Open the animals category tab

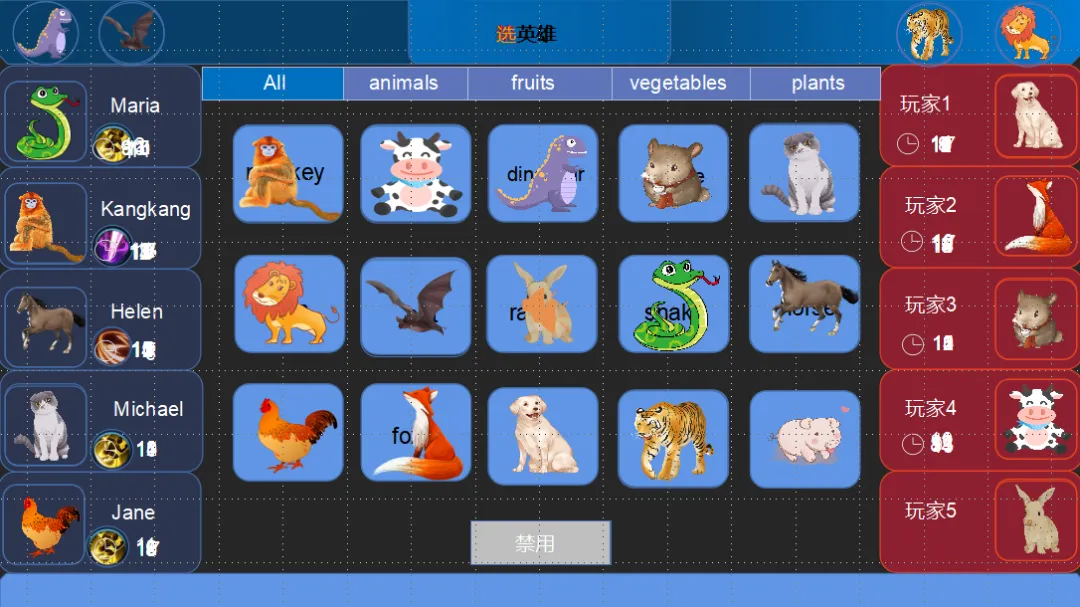[x=404, y=83]
